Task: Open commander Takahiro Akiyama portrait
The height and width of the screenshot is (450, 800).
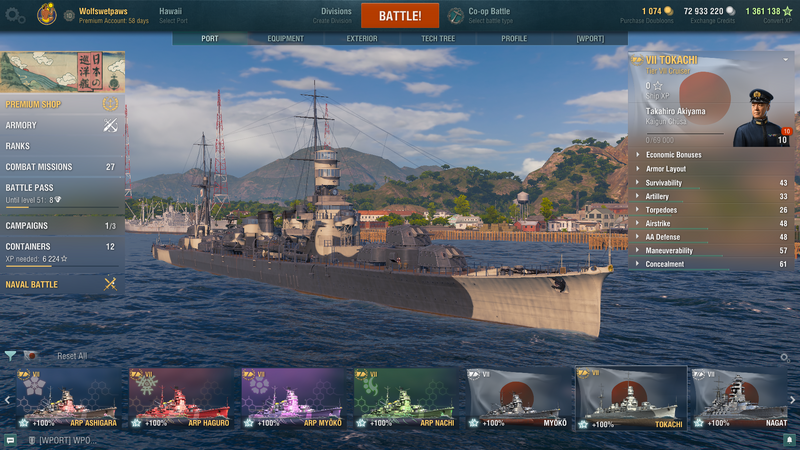Action: (x=762, y=118)
